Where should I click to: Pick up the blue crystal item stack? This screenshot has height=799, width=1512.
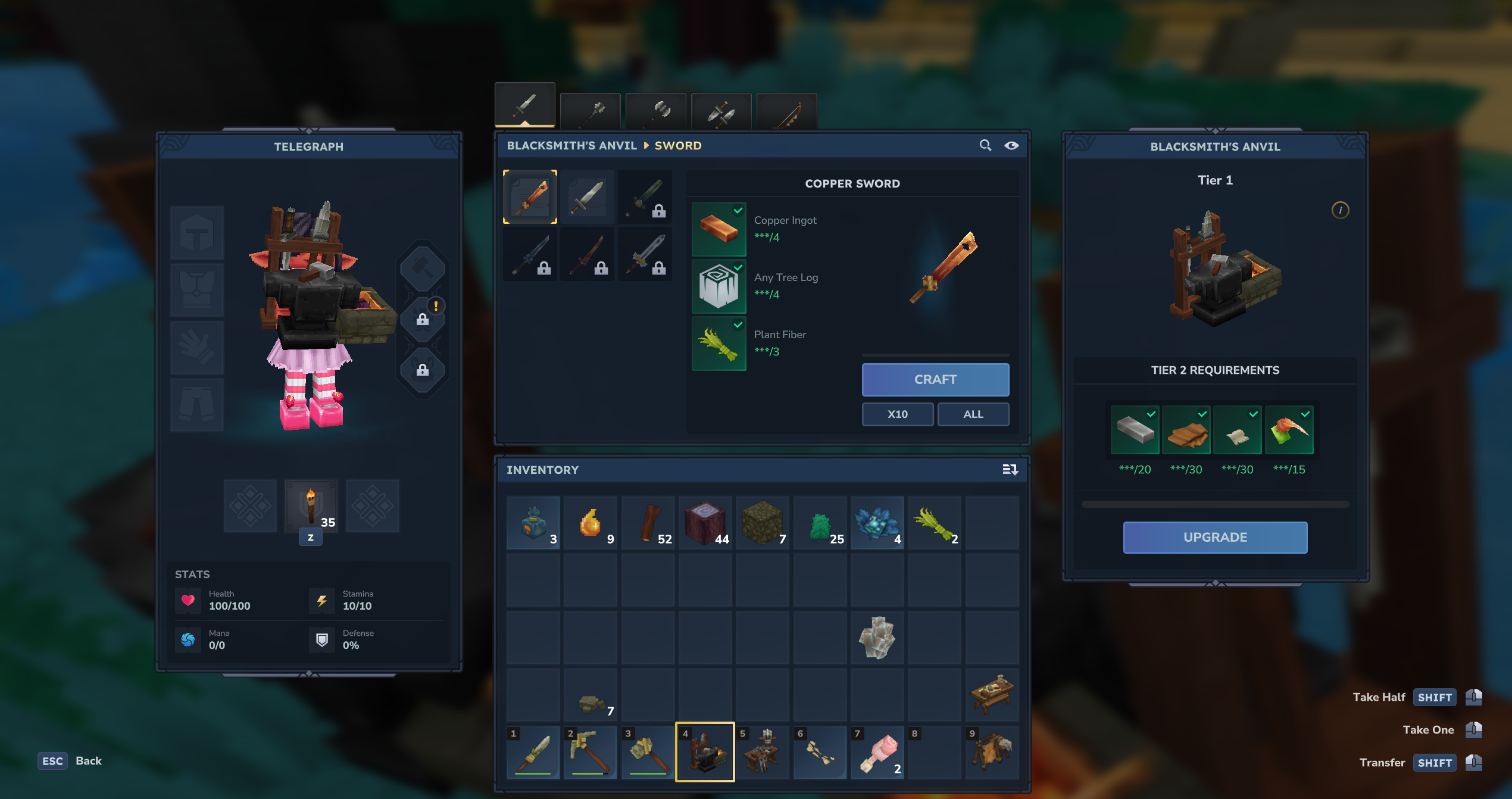(x=877, y=523)
